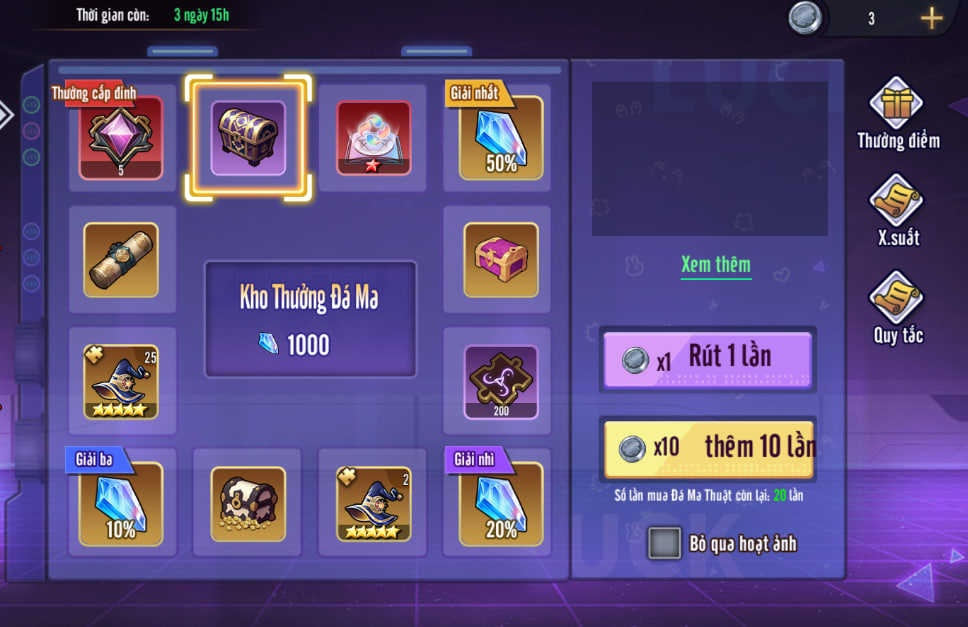Choose the Giải ba 10% crystal prize
Image resolution: width=968 pixels, height=627 pixels.
point(122,503)
